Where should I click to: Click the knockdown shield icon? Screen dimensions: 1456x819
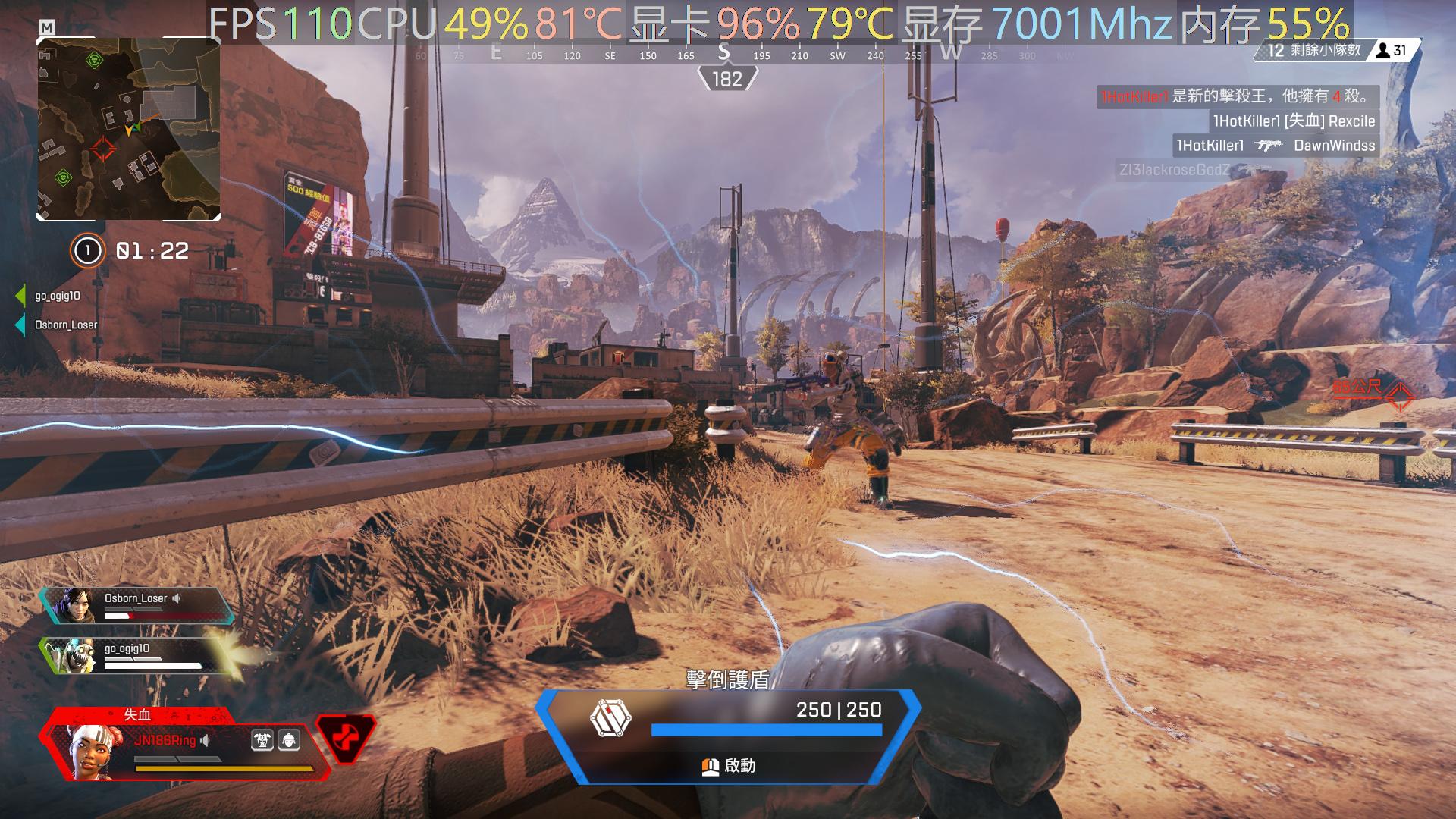(x=610, y=718)
